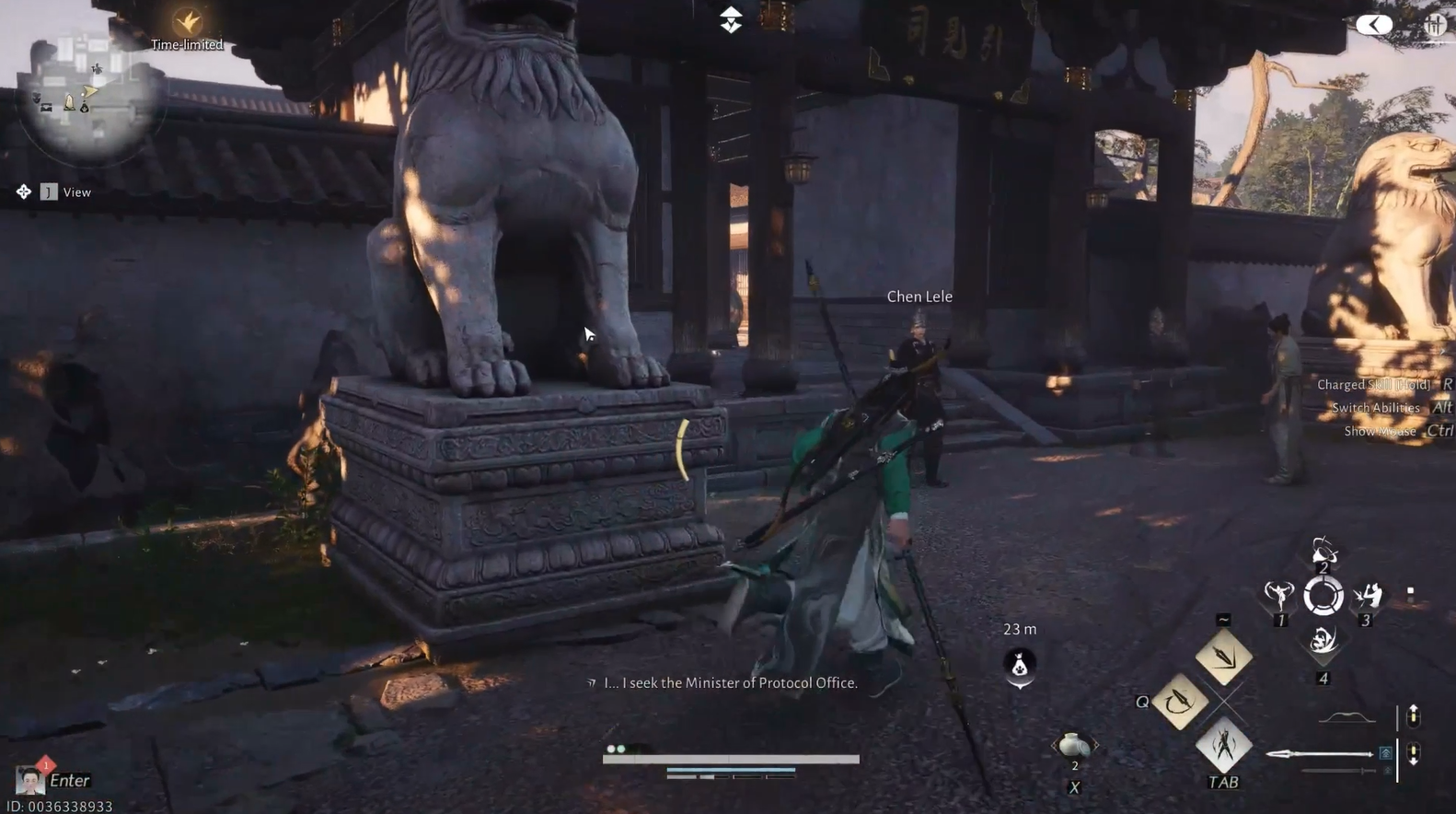Open chat via the player avatar icon
The height and width of the screenshot is (814, 1456).
[x=29, y=780]
